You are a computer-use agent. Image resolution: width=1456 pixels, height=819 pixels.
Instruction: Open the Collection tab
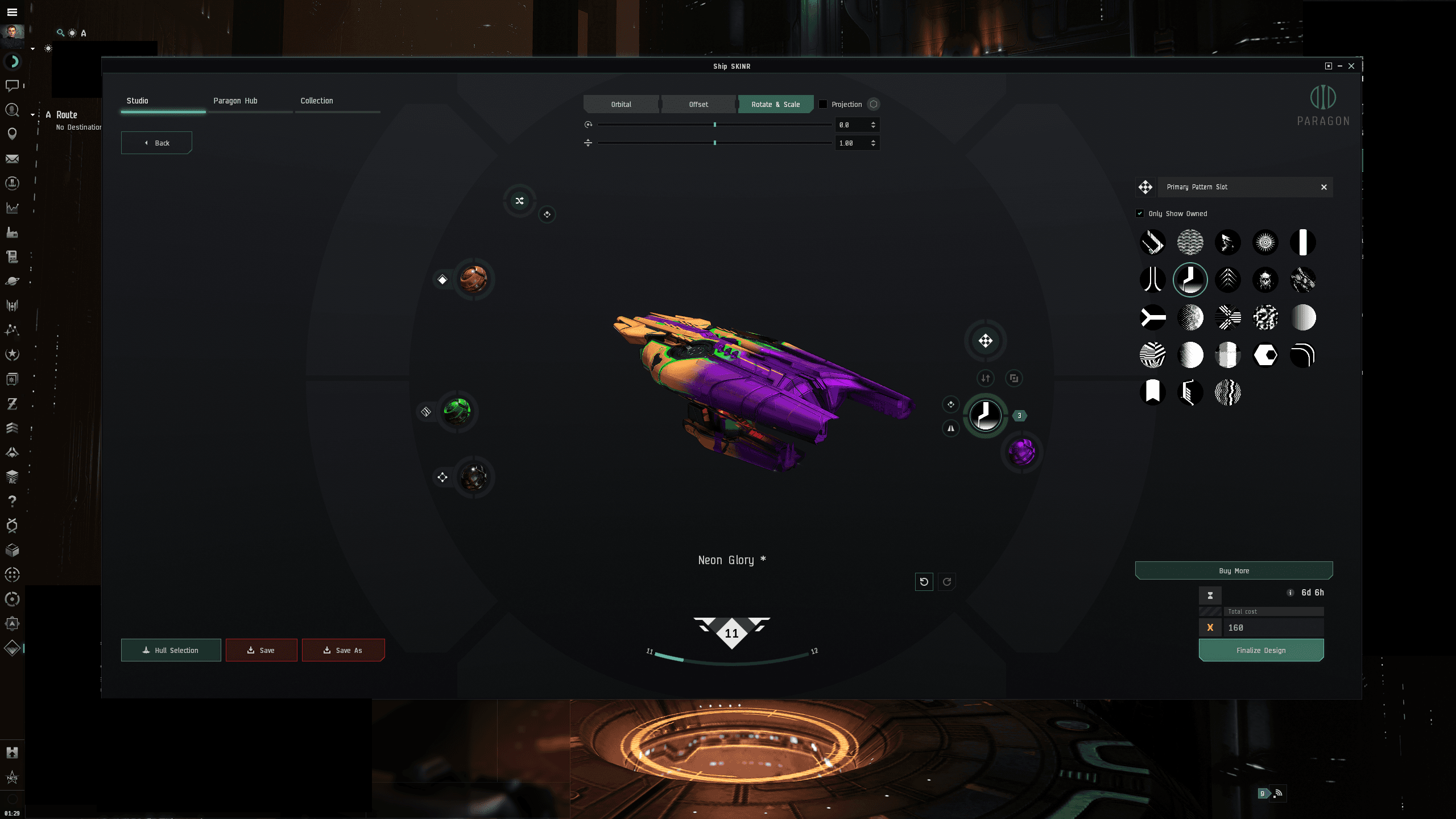(317, 101)
